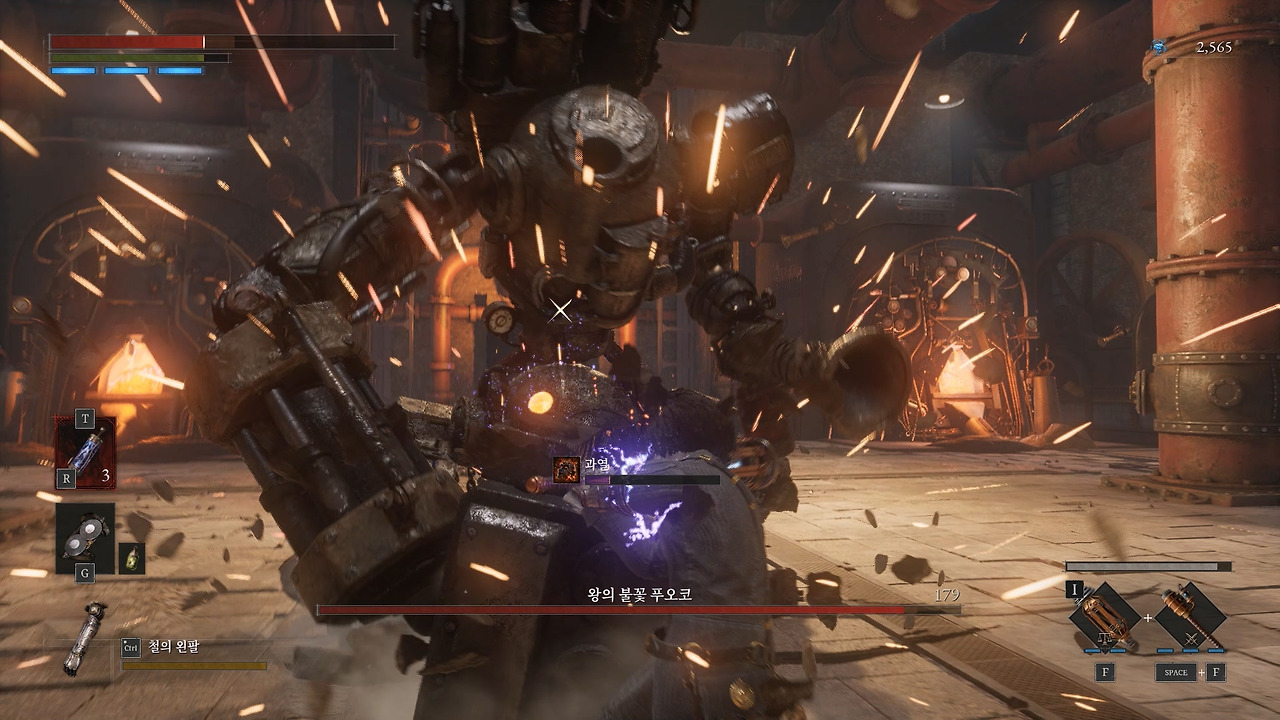
Task: Select the Pulse Cell healing item slot
Action: click(x=85, y=453)
